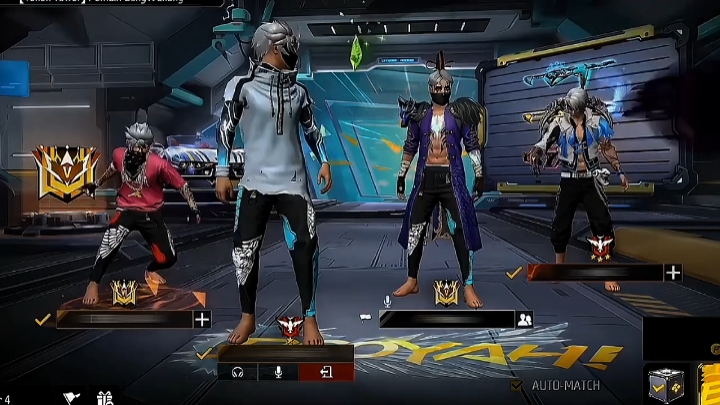The image size is (720, 405).
Task: Open the gift box icon
Action: click(105, 398)
